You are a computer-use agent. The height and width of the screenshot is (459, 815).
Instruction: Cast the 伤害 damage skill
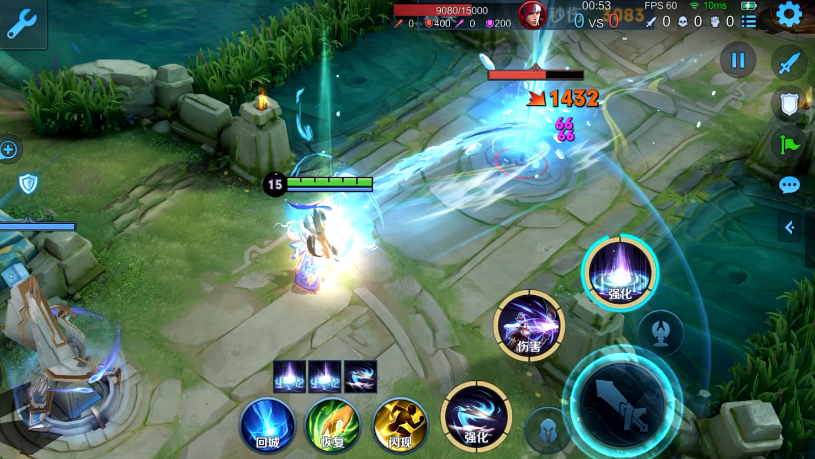(529, 326)
